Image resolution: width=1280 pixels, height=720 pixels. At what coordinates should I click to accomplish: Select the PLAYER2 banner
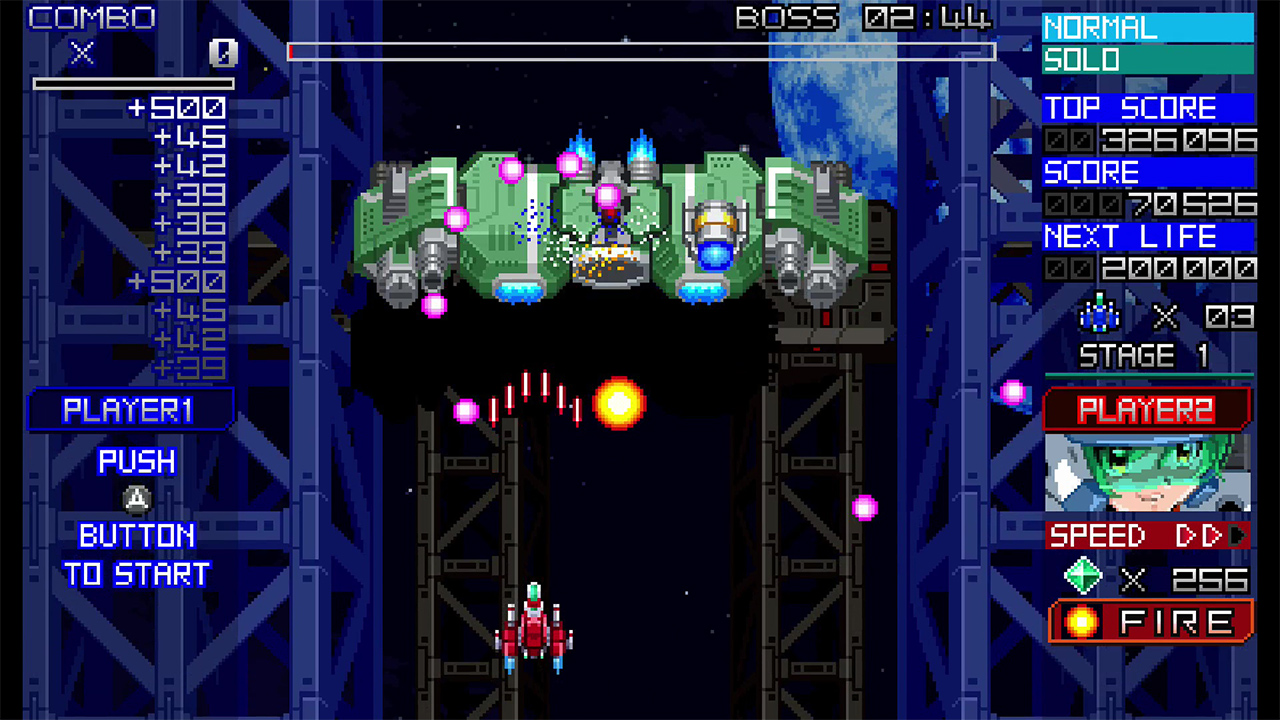click(1148, 408)
